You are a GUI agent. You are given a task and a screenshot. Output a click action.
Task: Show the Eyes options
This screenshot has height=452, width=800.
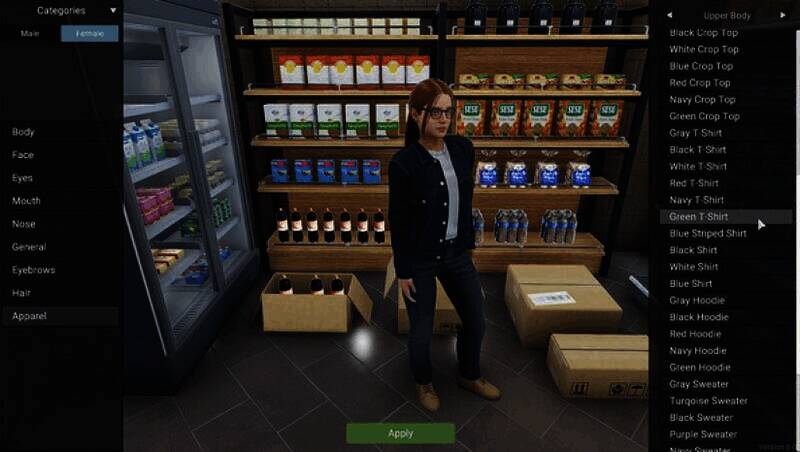[23, 178]
